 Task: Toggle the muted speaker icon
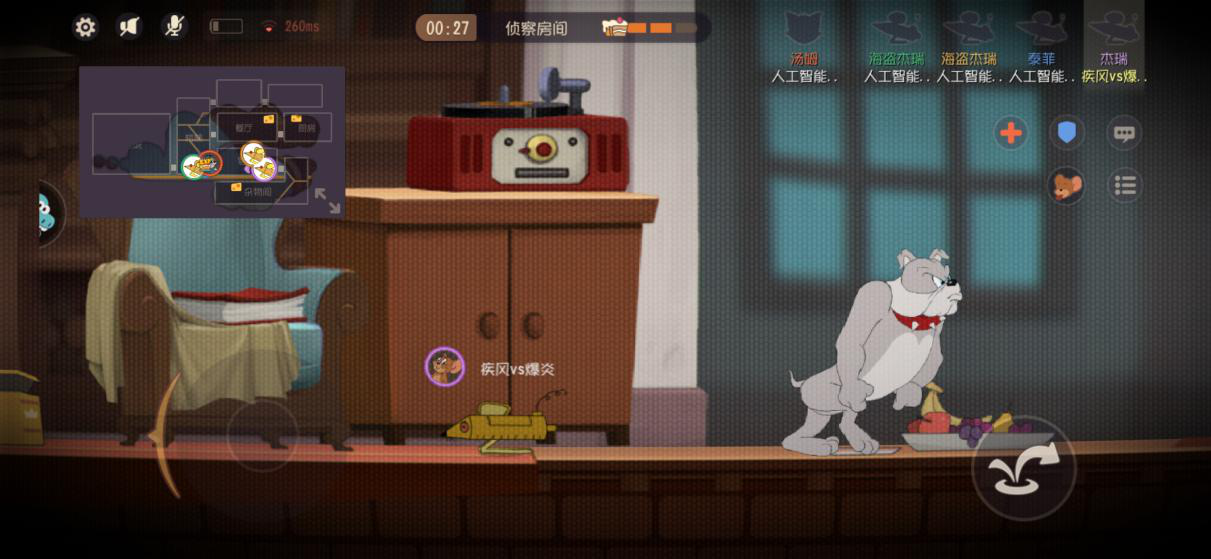tap(130, 27)
